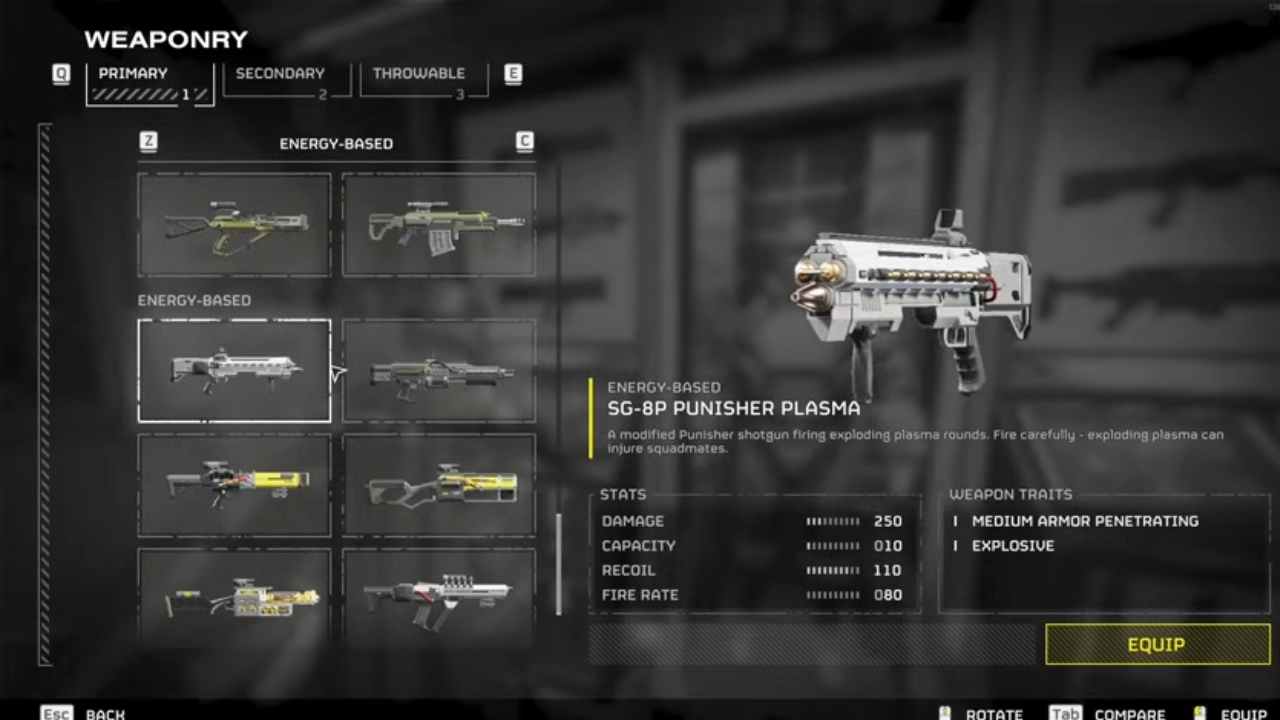This screenshot has height=720, width=1280.
Task: Select the yellow weapon with skeletal stock
Action: click(x=439, y=485)
